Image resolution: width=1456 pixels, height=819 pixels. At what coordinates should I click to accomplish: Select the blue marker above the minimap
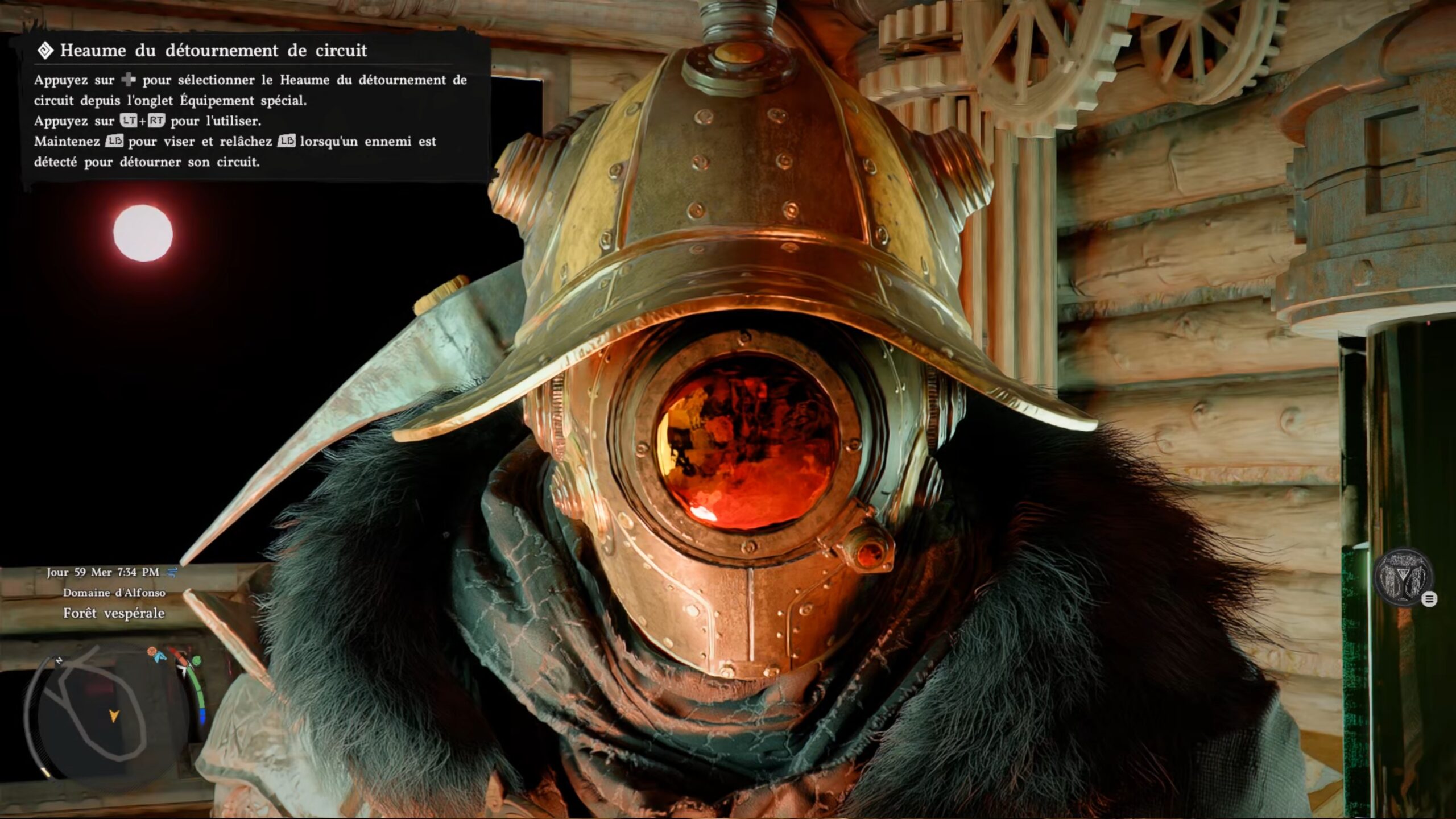pyautogui.click(x=160, y=657)
